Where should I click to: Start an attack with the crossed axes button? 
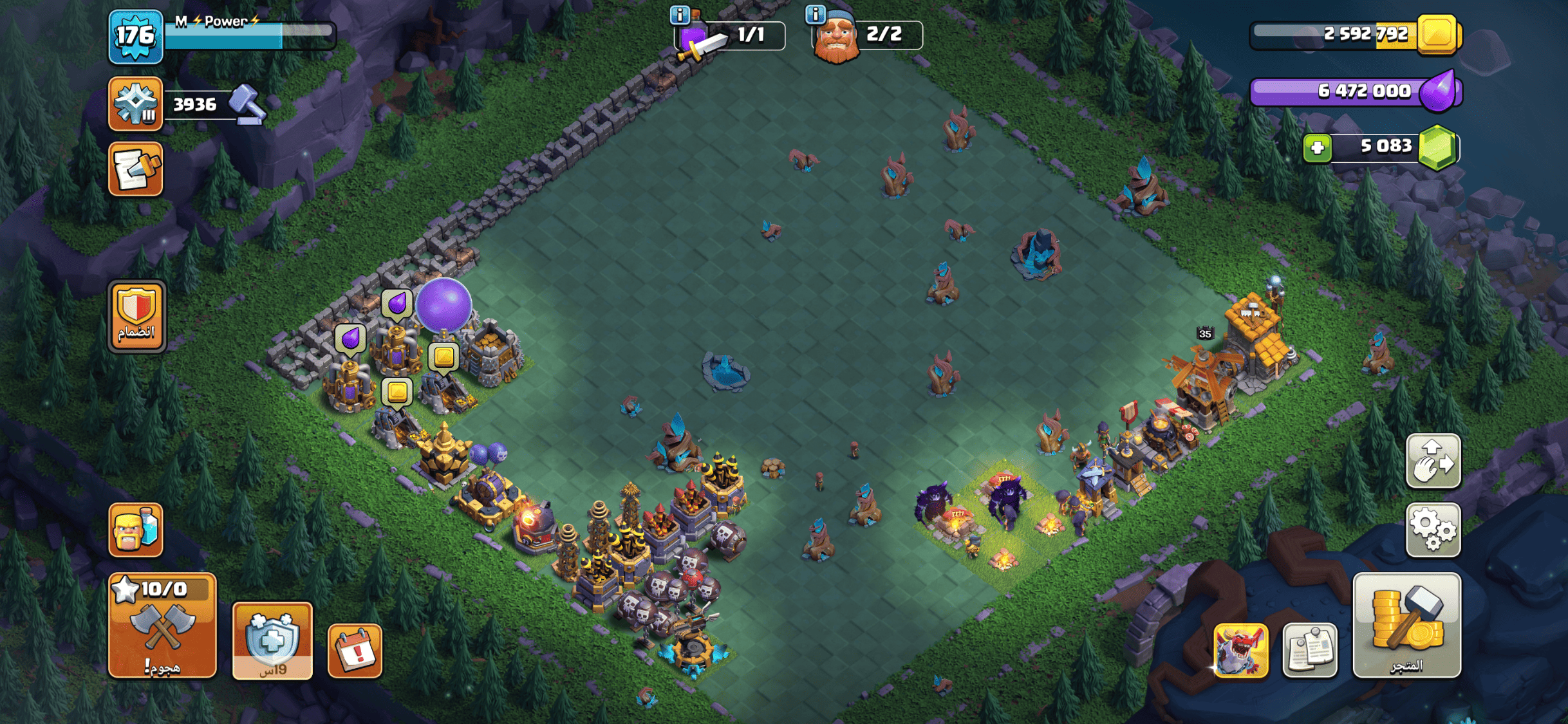[162, 626]
